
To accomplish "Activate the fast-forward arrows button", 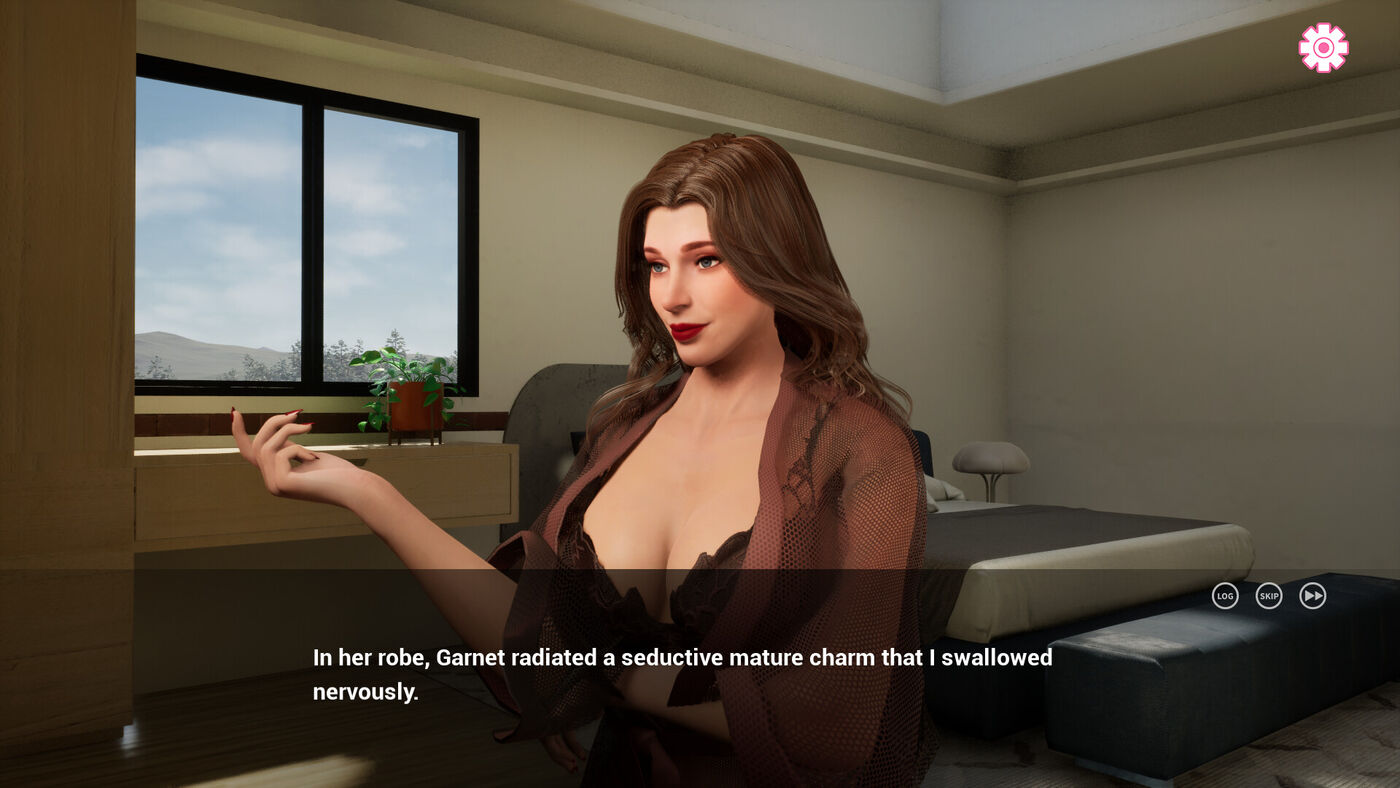I will [x=1313, y=596].
